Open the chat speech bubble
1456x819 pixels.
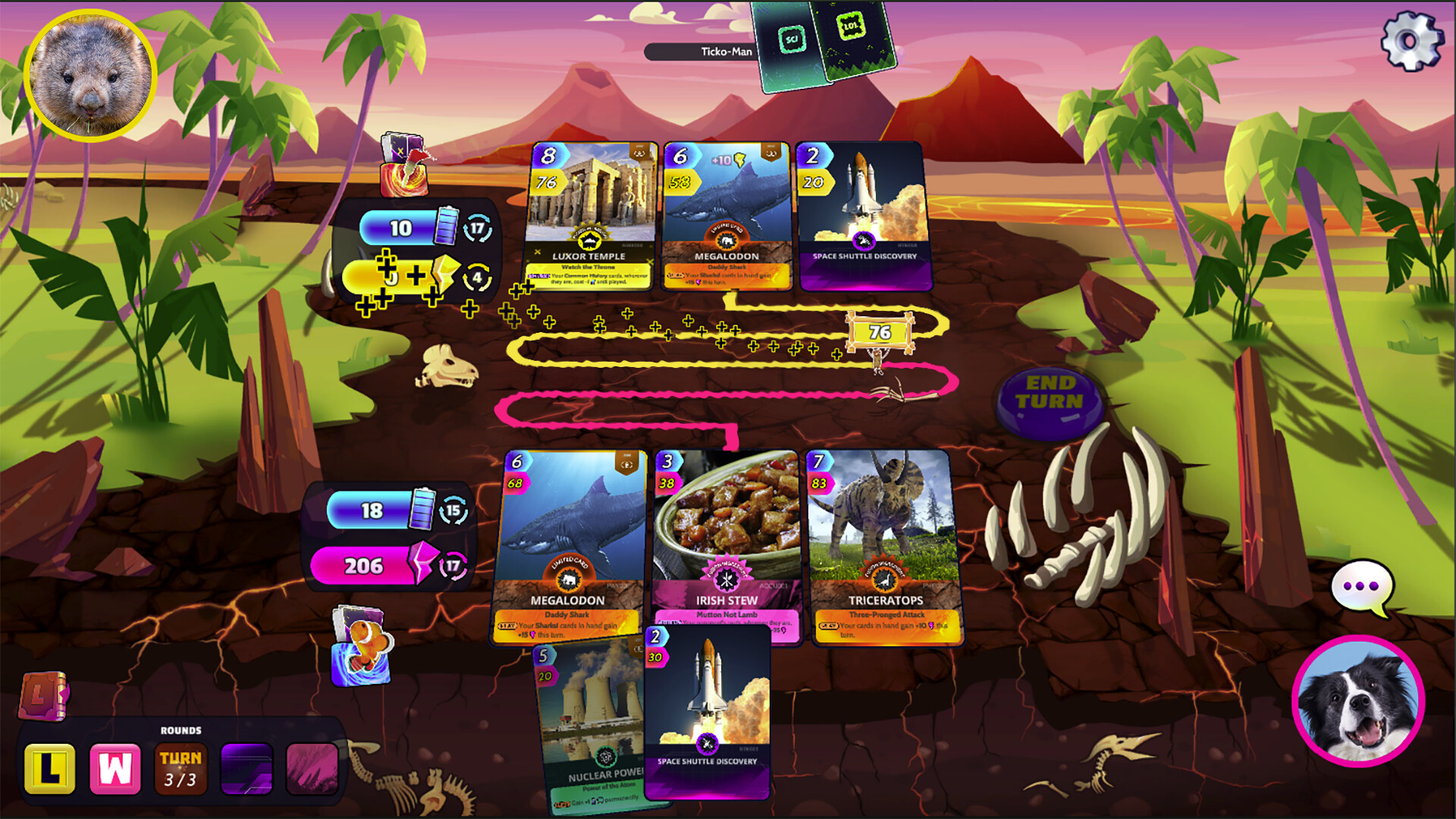(x=1363, y=586)
